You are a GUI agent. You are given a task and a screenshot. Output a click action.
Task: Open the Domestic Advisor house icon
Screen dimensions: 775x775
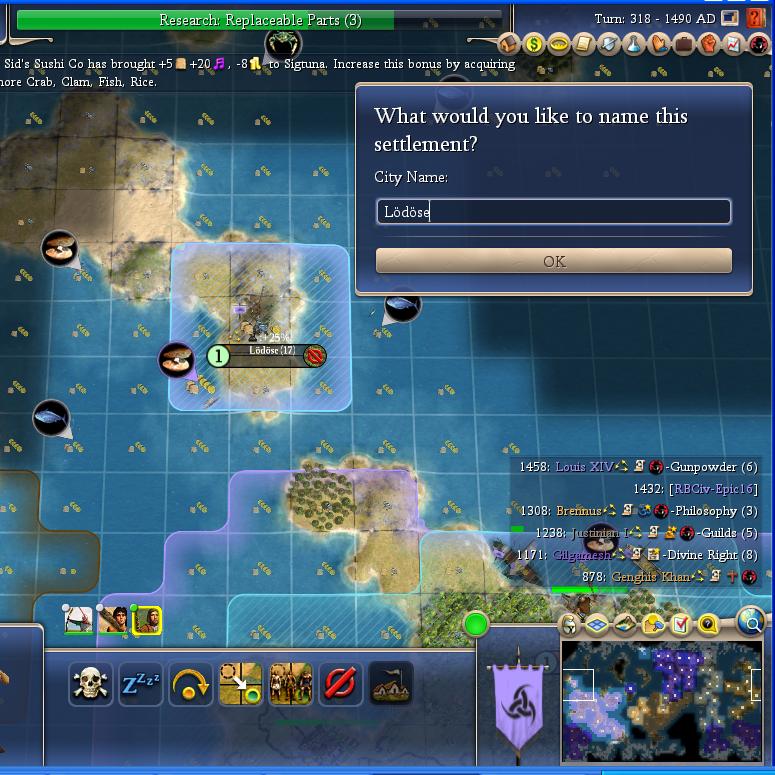(510, 44)
